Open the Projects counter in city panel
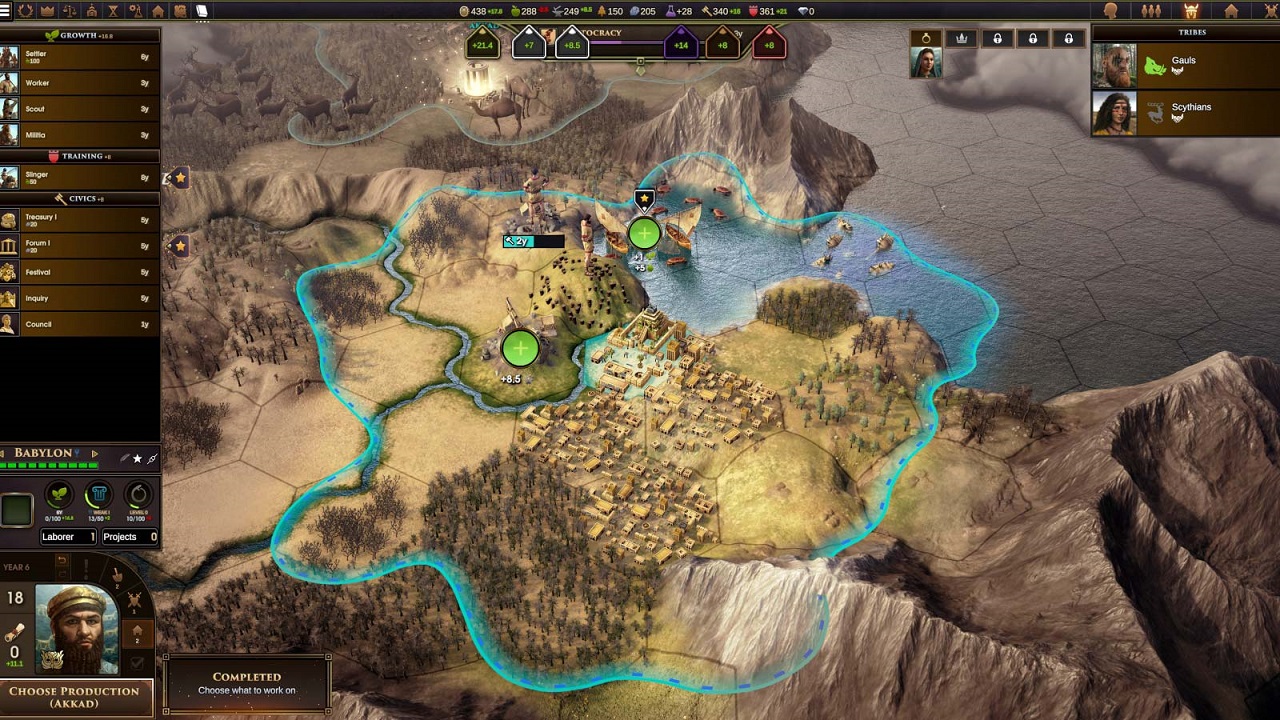The width and height of the screenshot is (1280, 720). (129, 537)
